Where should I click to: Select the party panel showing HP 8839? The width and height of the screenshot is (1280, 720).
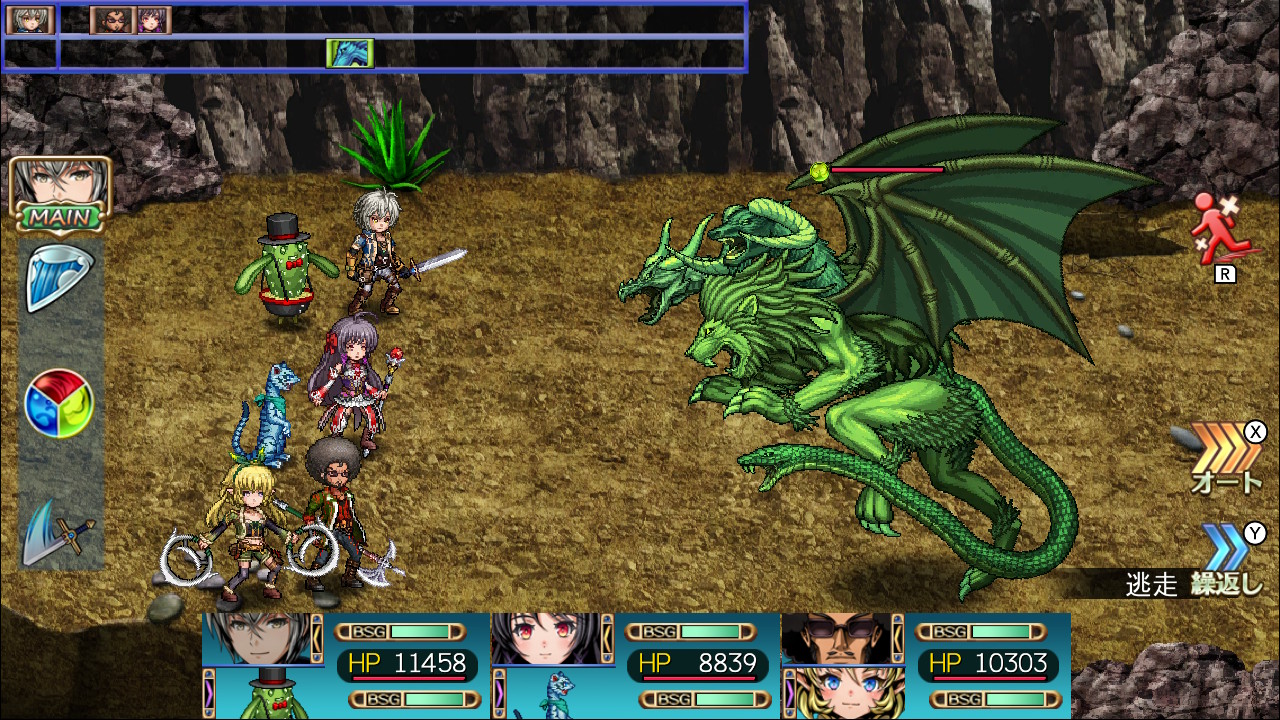[x=635, y=665]
